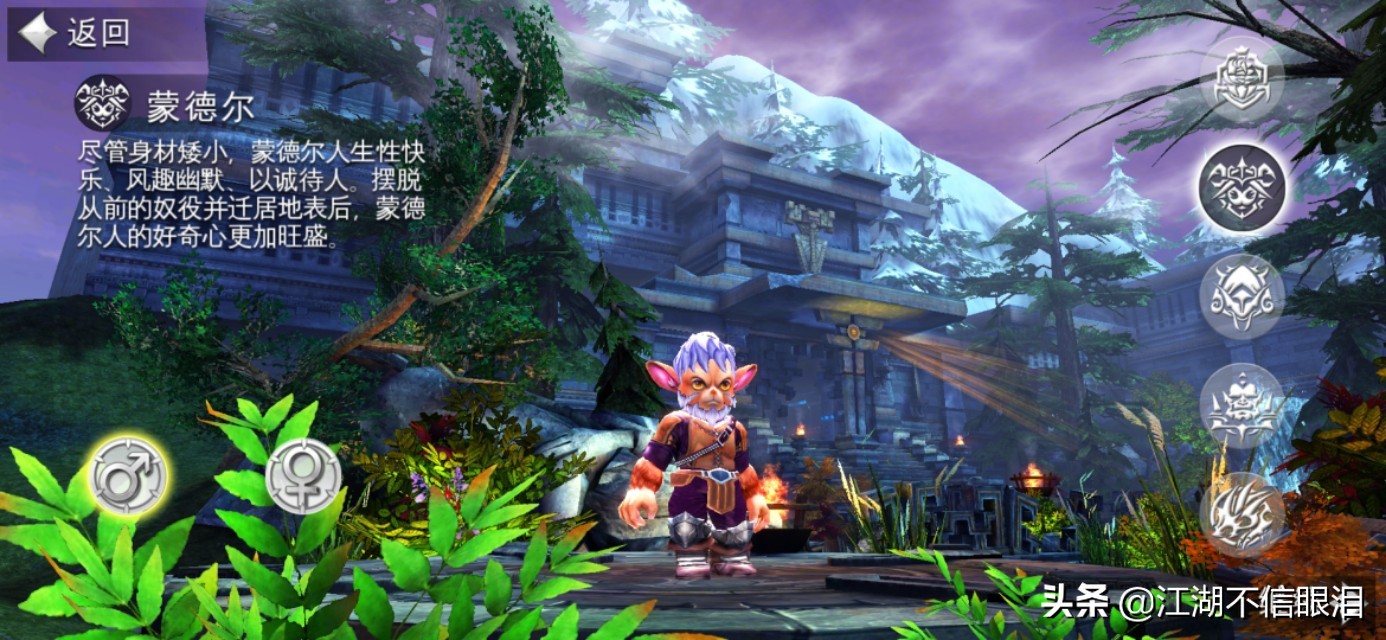Choose the female gender symbol
Viewport: 1386px width, 640px height.
[303, 475]
